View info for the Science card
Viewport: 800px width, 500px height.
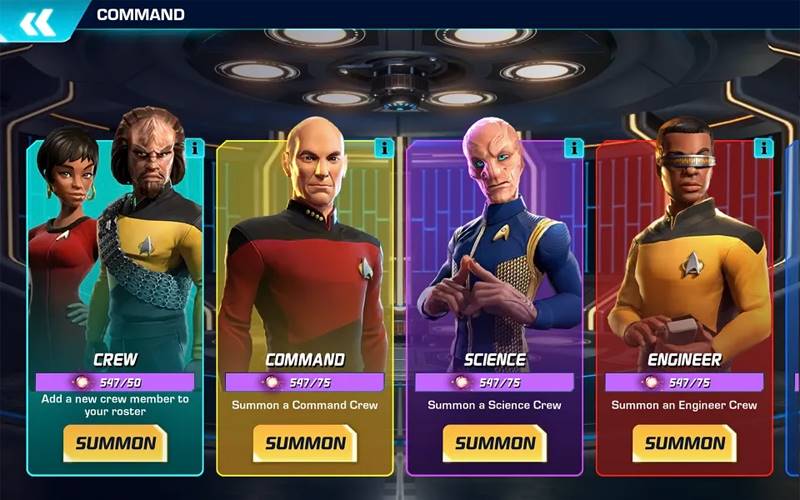point(574,149)
